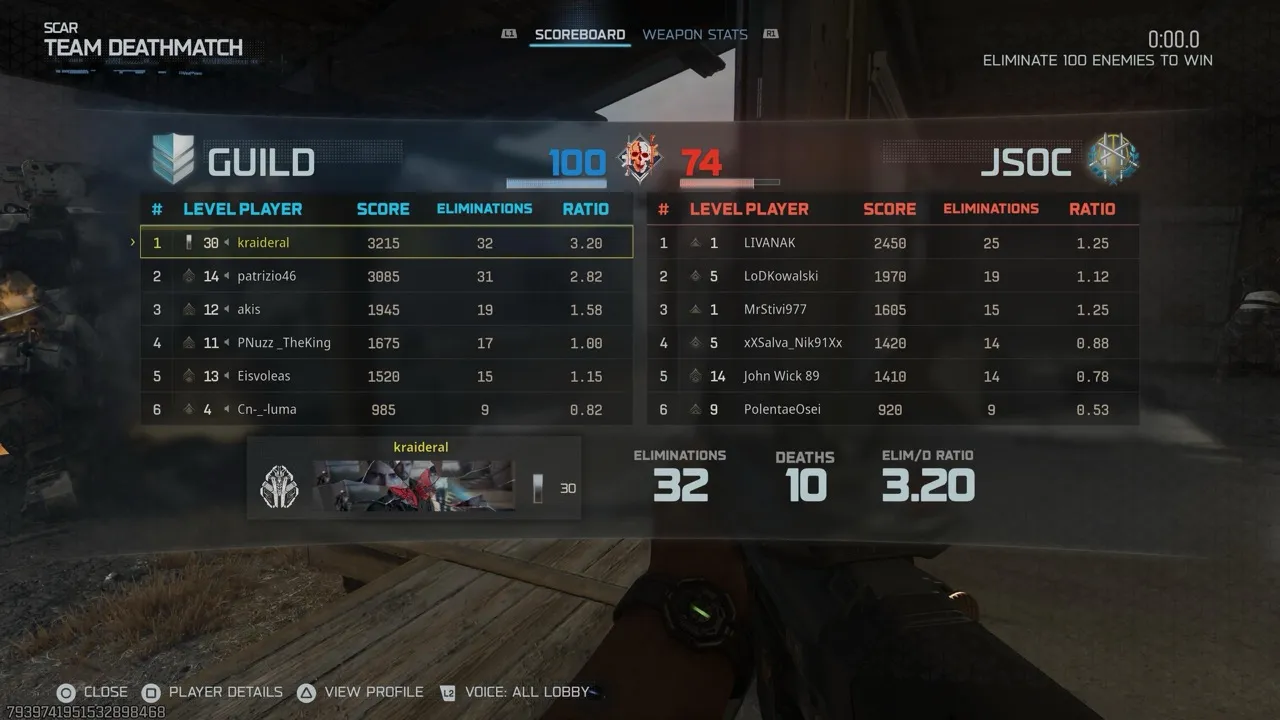The height and width of the screenshot is (720, 1280).
Task: Highlight the PNuzz _TheKing row
Action: click(x=386, y=343)
